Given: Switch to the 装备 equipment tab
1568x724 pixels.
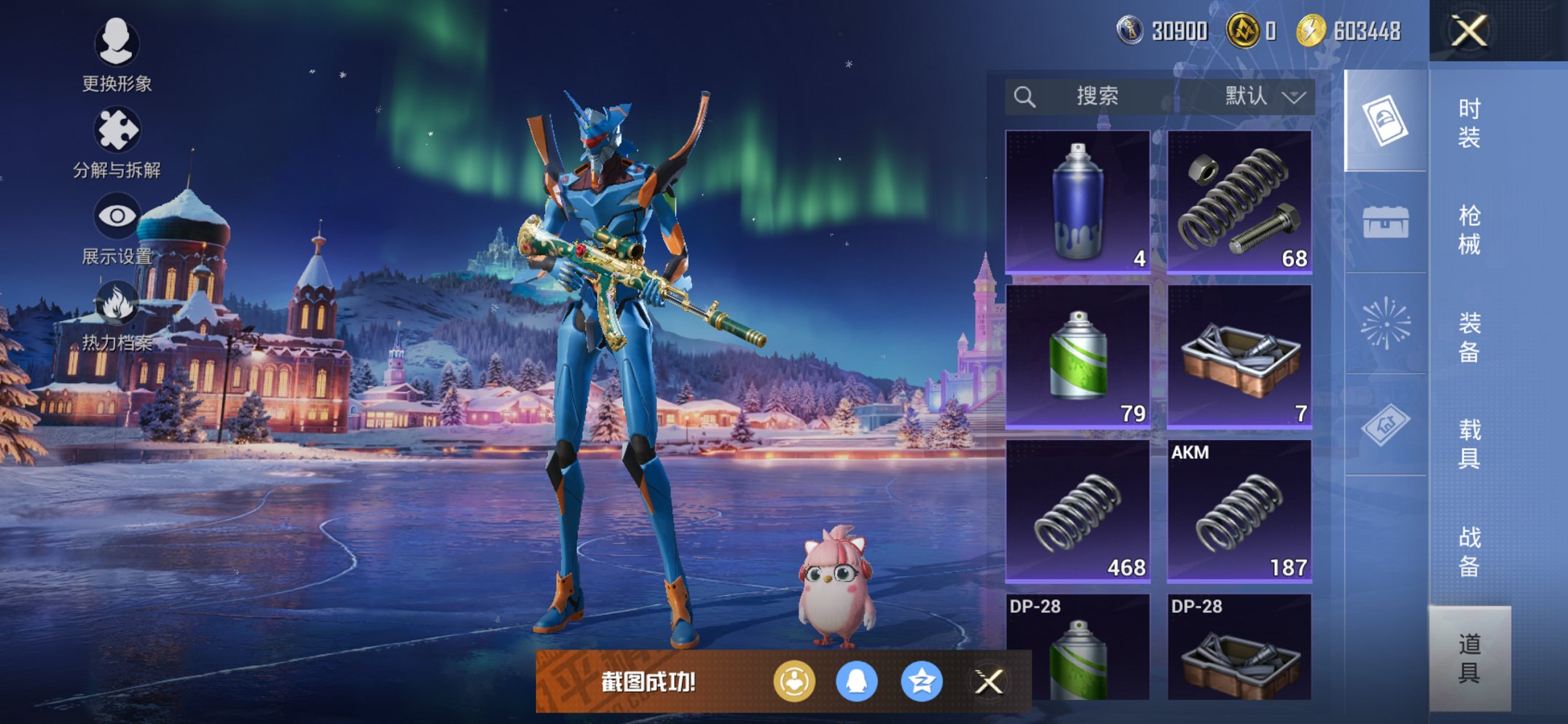Looking at the screenshot, I should [x=1468, y=337].
